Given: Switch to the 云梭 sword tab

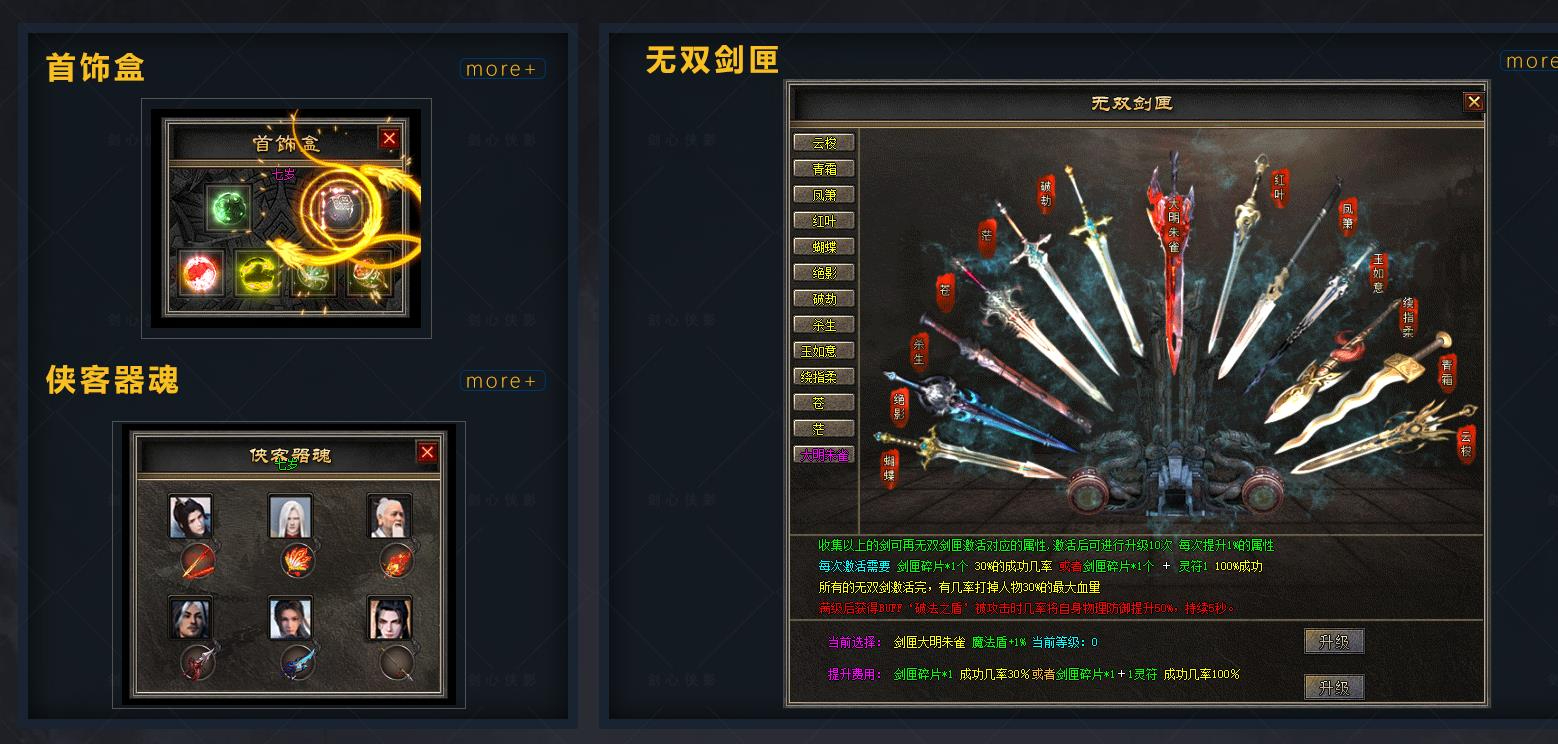Looking at the screenshot, I should point(823,141).
